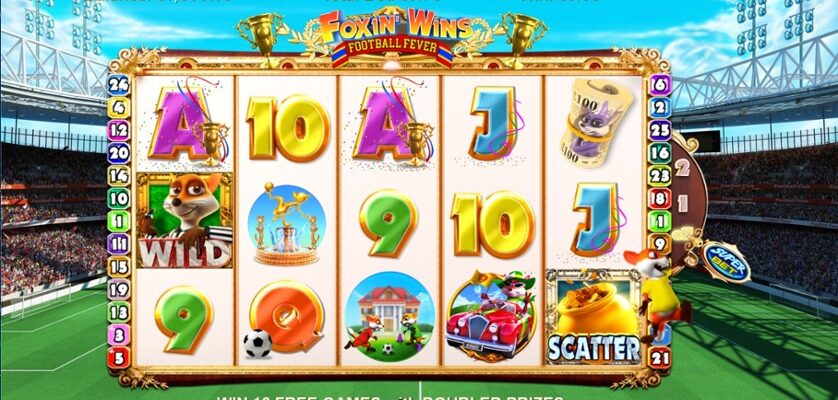Highlight payline number 25
Viewport: 838px width, 400px height.
coord(660,129)
